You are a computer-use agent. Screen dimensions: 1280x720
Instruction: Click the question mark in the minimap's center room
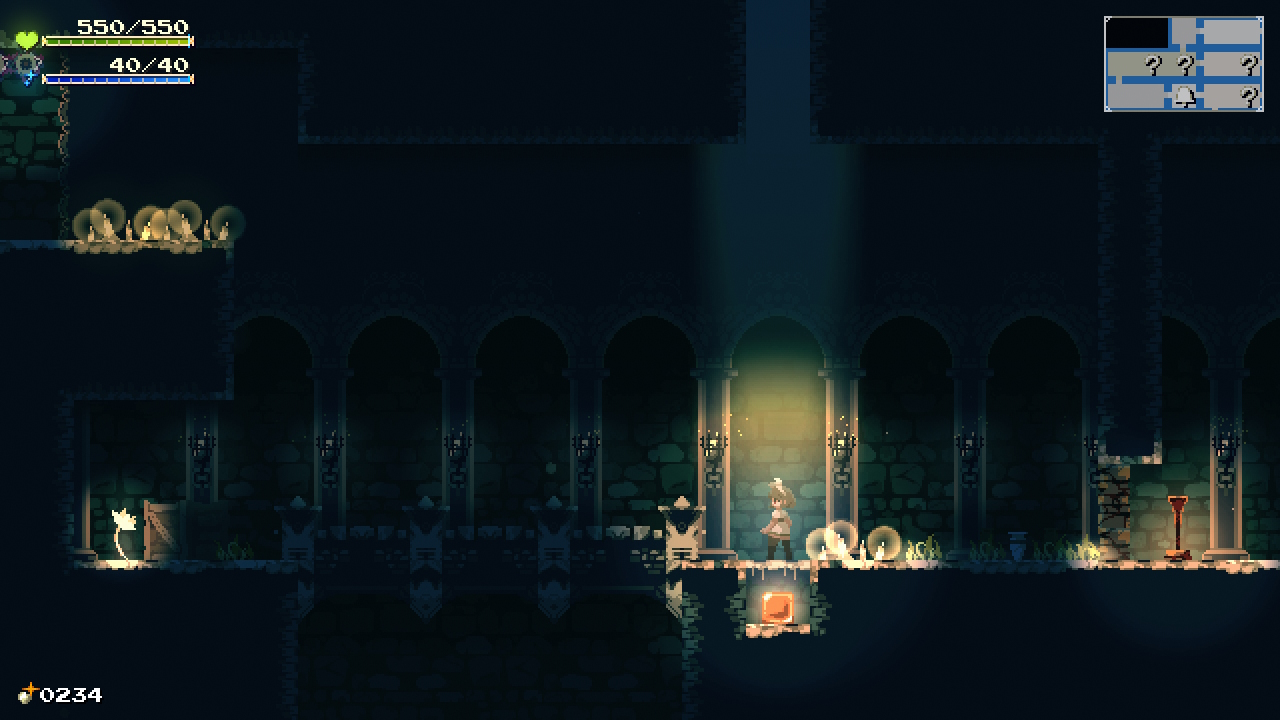(1186, 64)
